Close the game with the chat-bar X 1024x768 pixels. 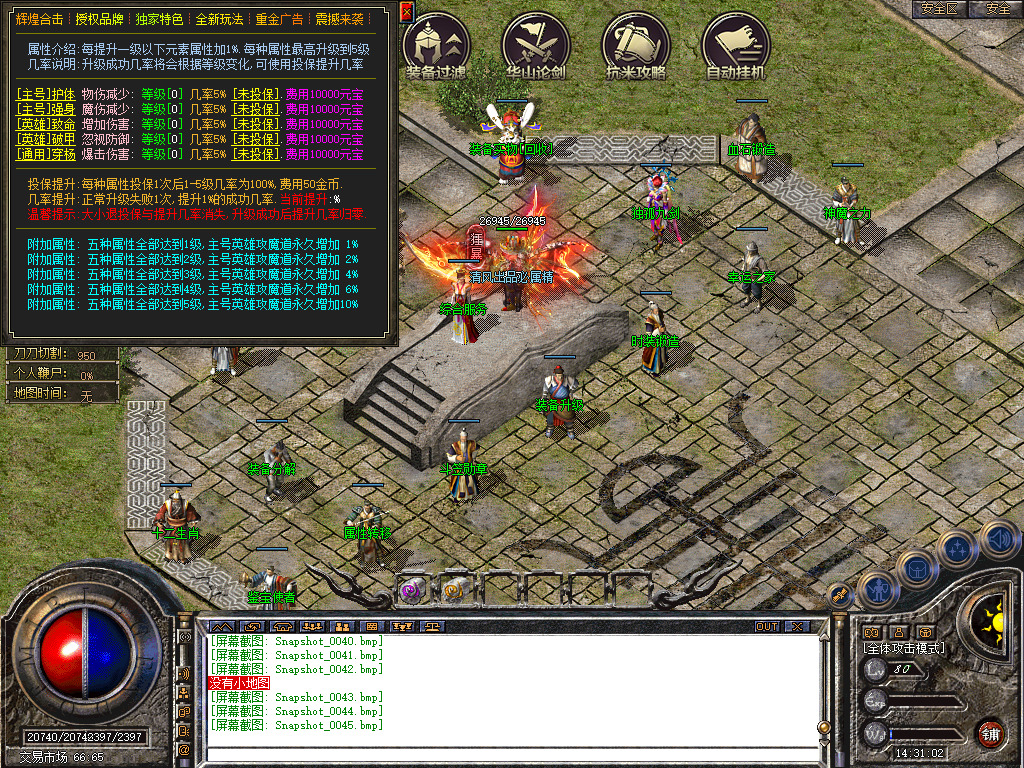[x=797, y=627]
